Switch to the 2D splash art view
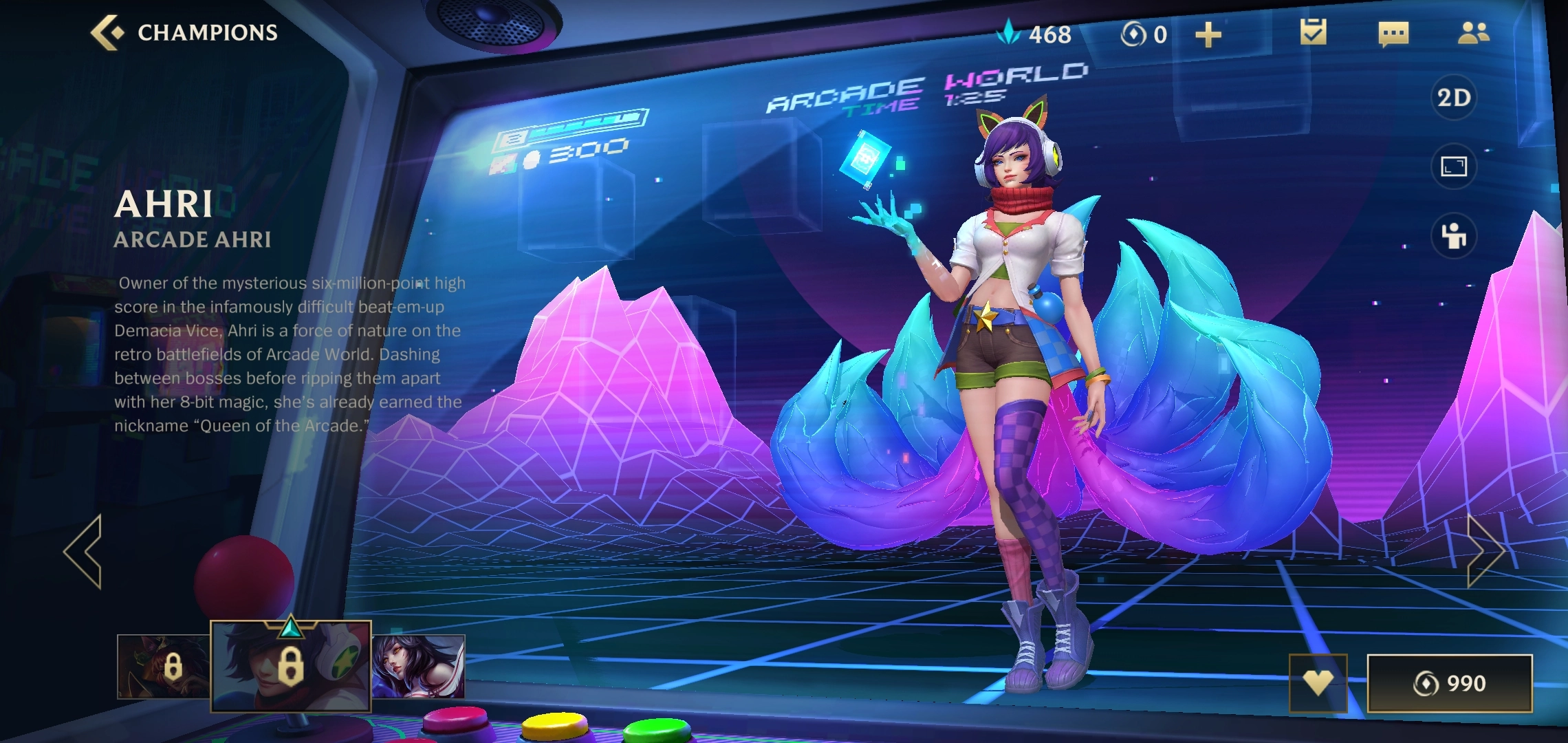Viewport: 1568px width, 743px height. click(x=1454, y=98)
